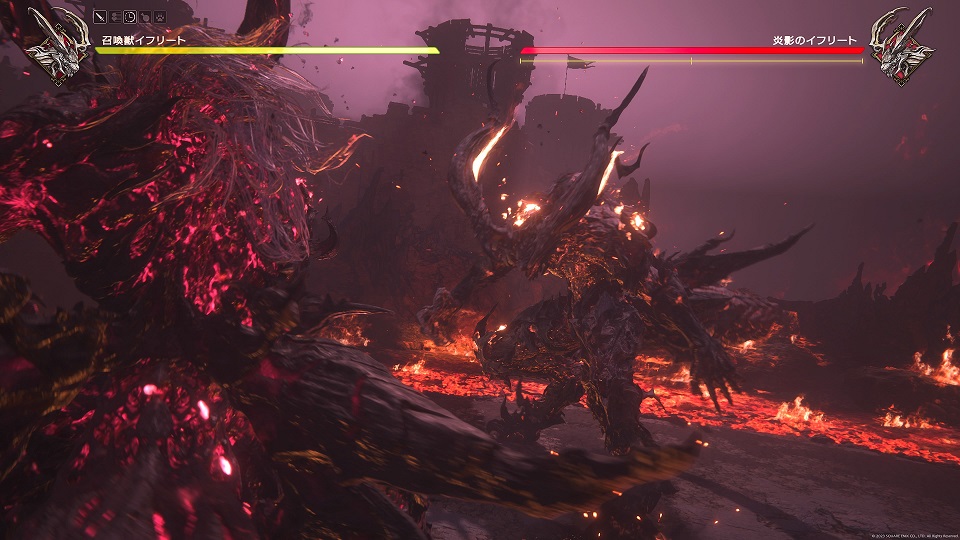Click the sword accessory icon
Viewport: 960px width, 540px height.
pos(100,17)
